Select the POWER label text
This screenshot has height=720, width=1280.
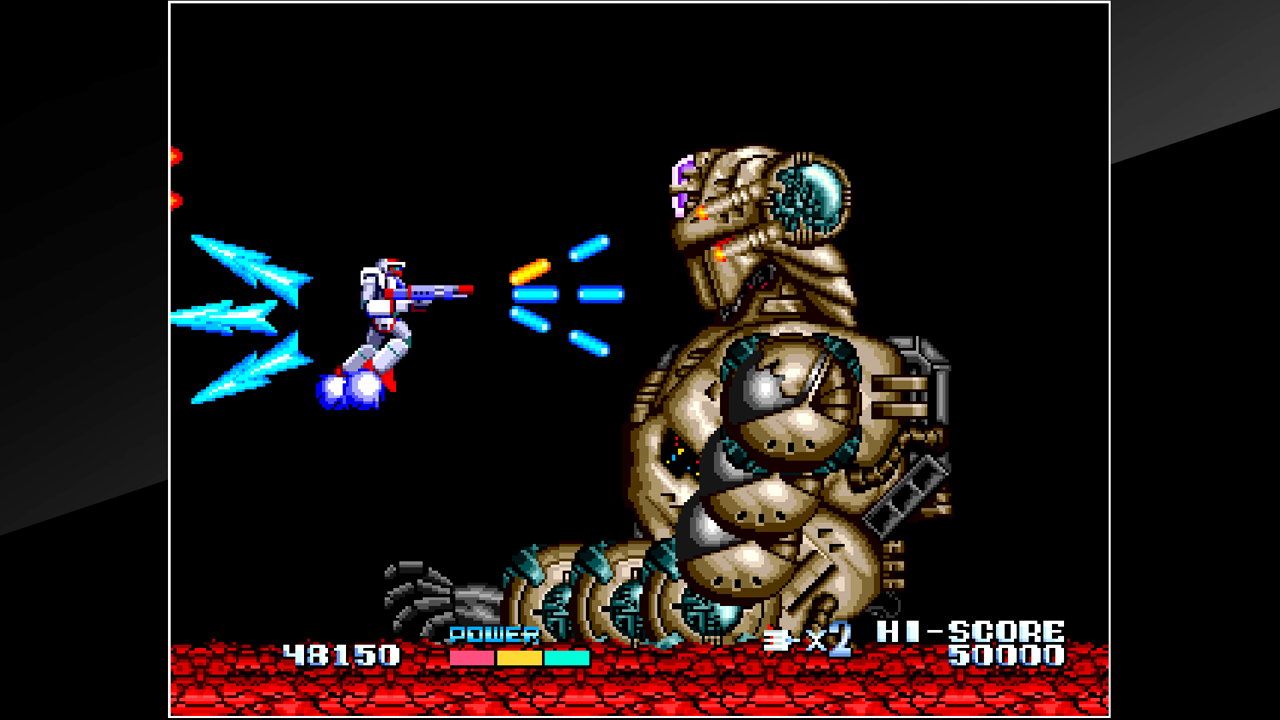click(x=492, y=635)
